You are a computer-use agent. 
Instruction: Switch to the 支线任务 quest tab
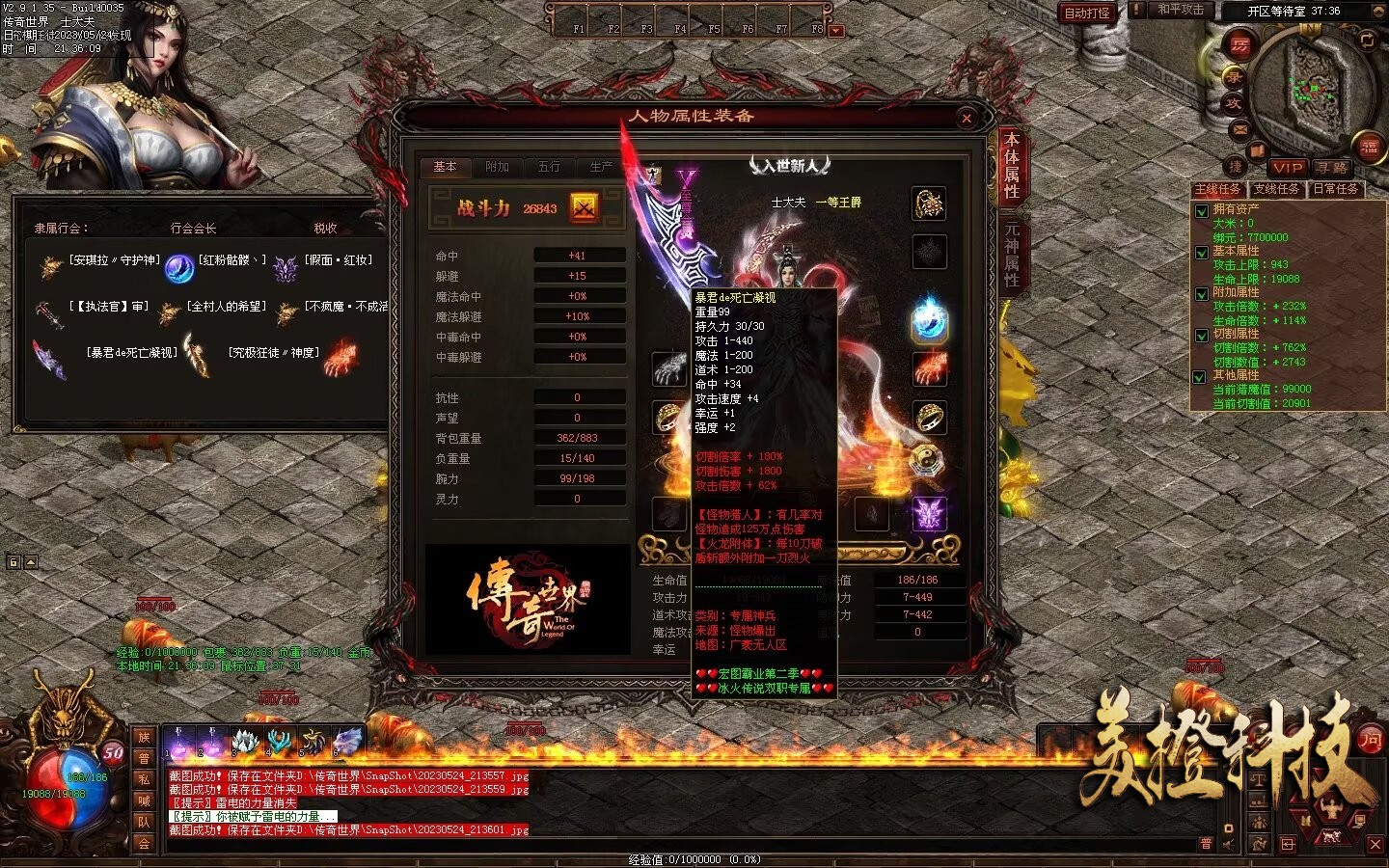point(1276,189)
